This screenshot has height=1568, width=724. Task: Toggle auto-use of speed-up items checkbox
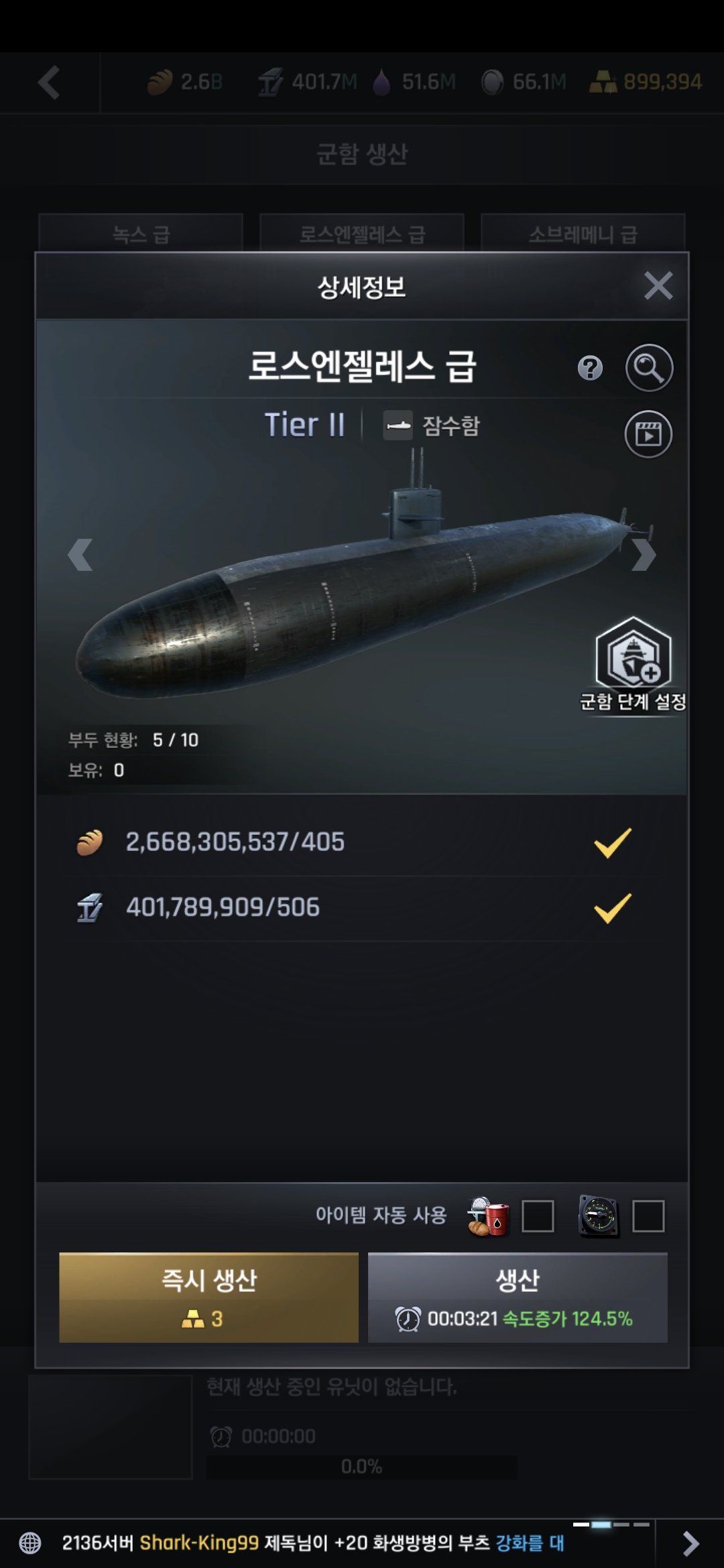coord(648,1216)
